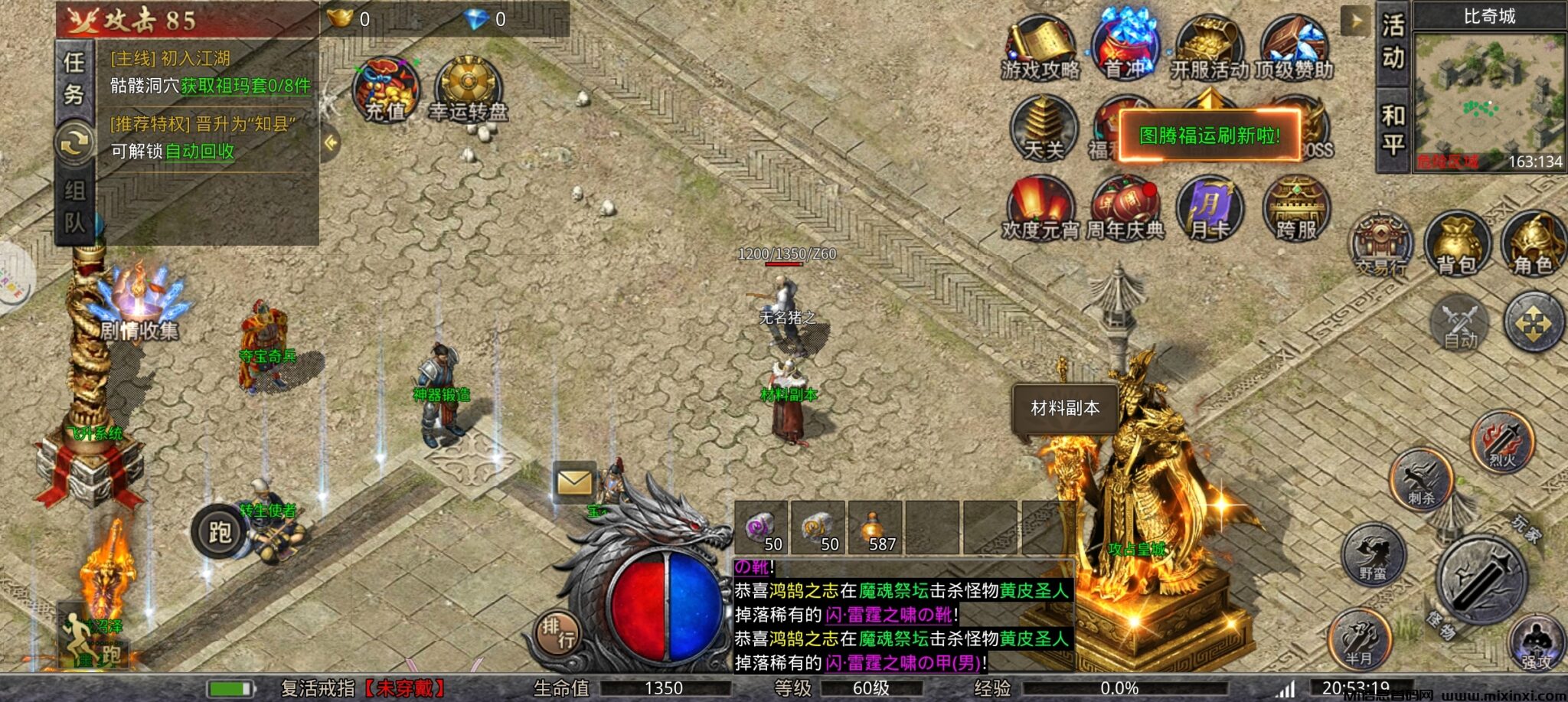Open the 角色 character sheet

(x=1532, y=243)
